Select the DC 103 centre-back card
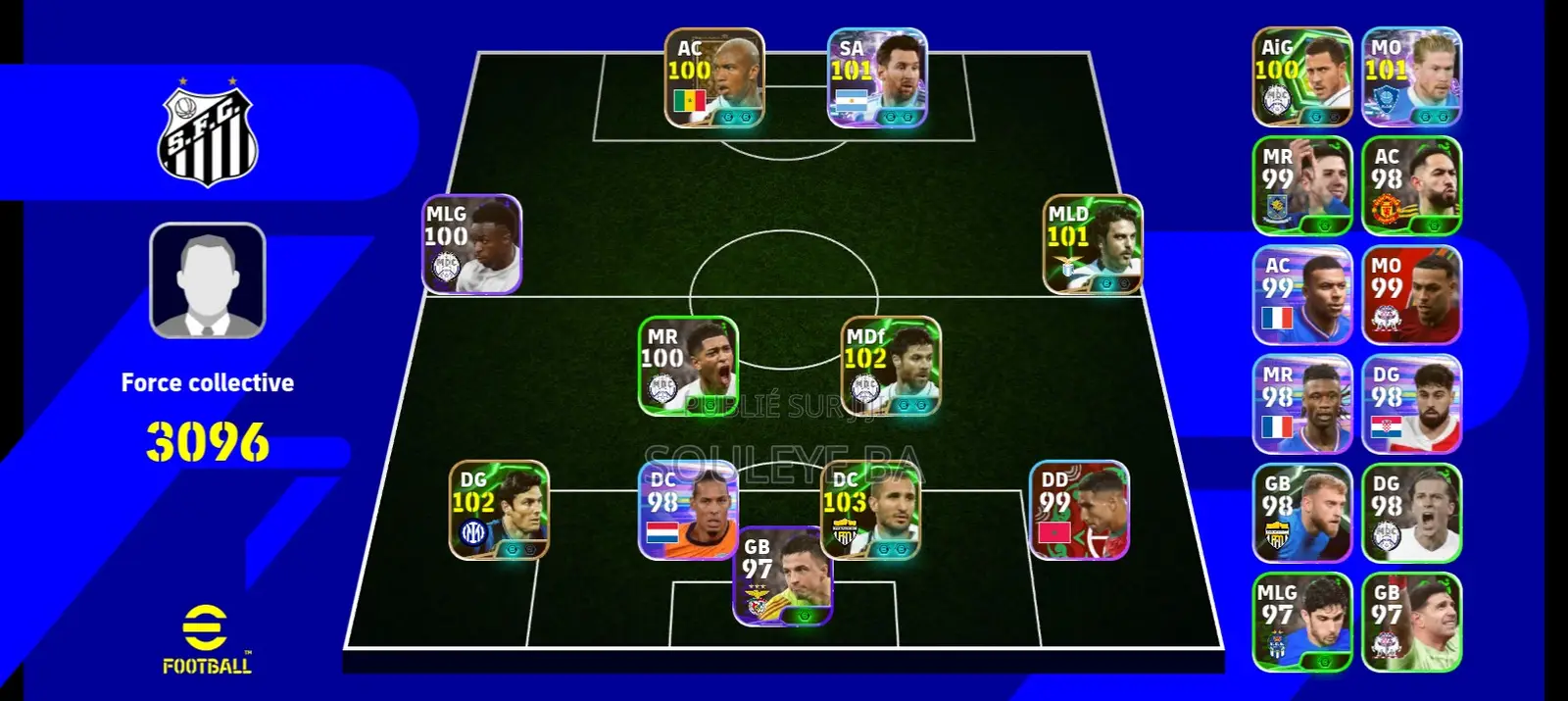 coord(870,510)
